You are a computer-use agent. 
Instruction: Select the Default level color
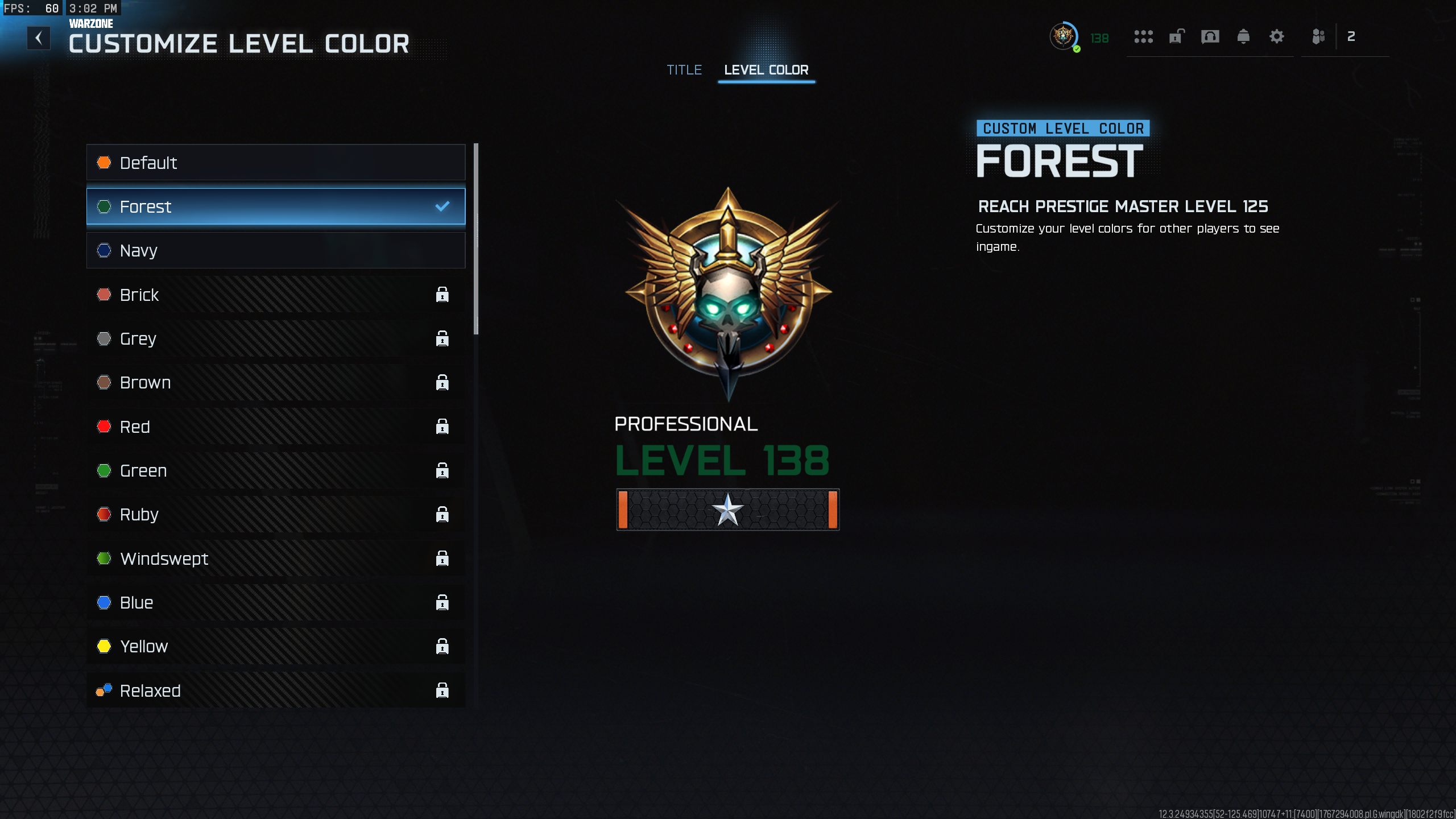pyautogui.click(x=276, y=162)
